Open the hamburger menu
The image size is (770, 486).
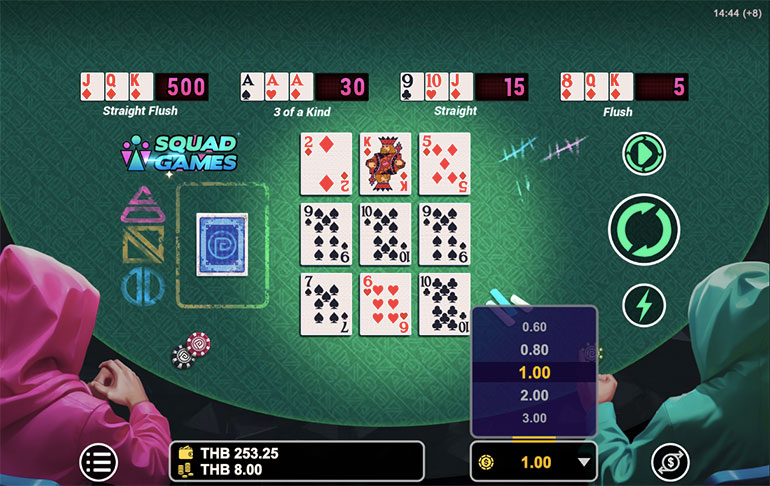(98, 461)
